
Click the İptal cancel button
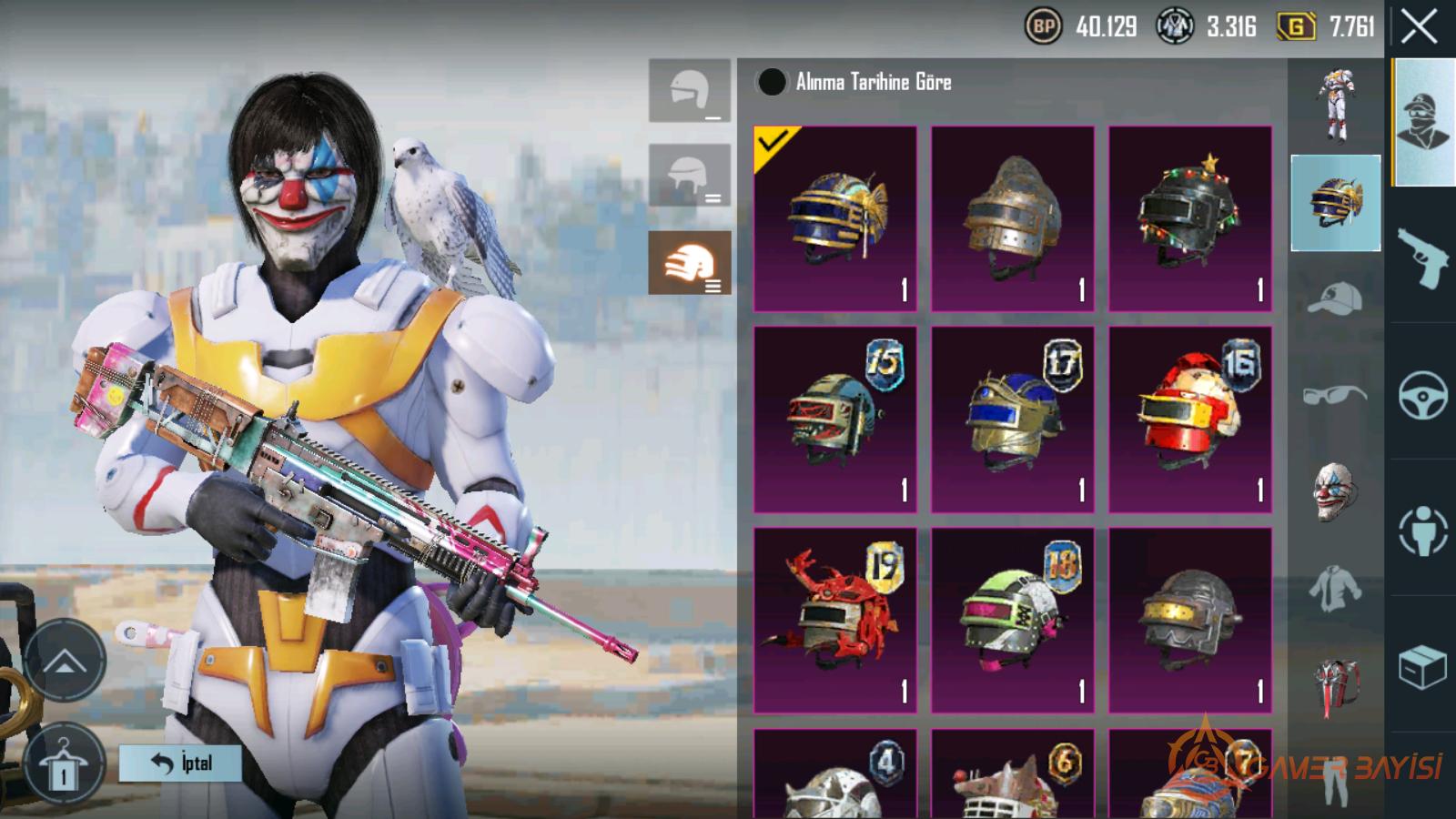click(180, 763)
